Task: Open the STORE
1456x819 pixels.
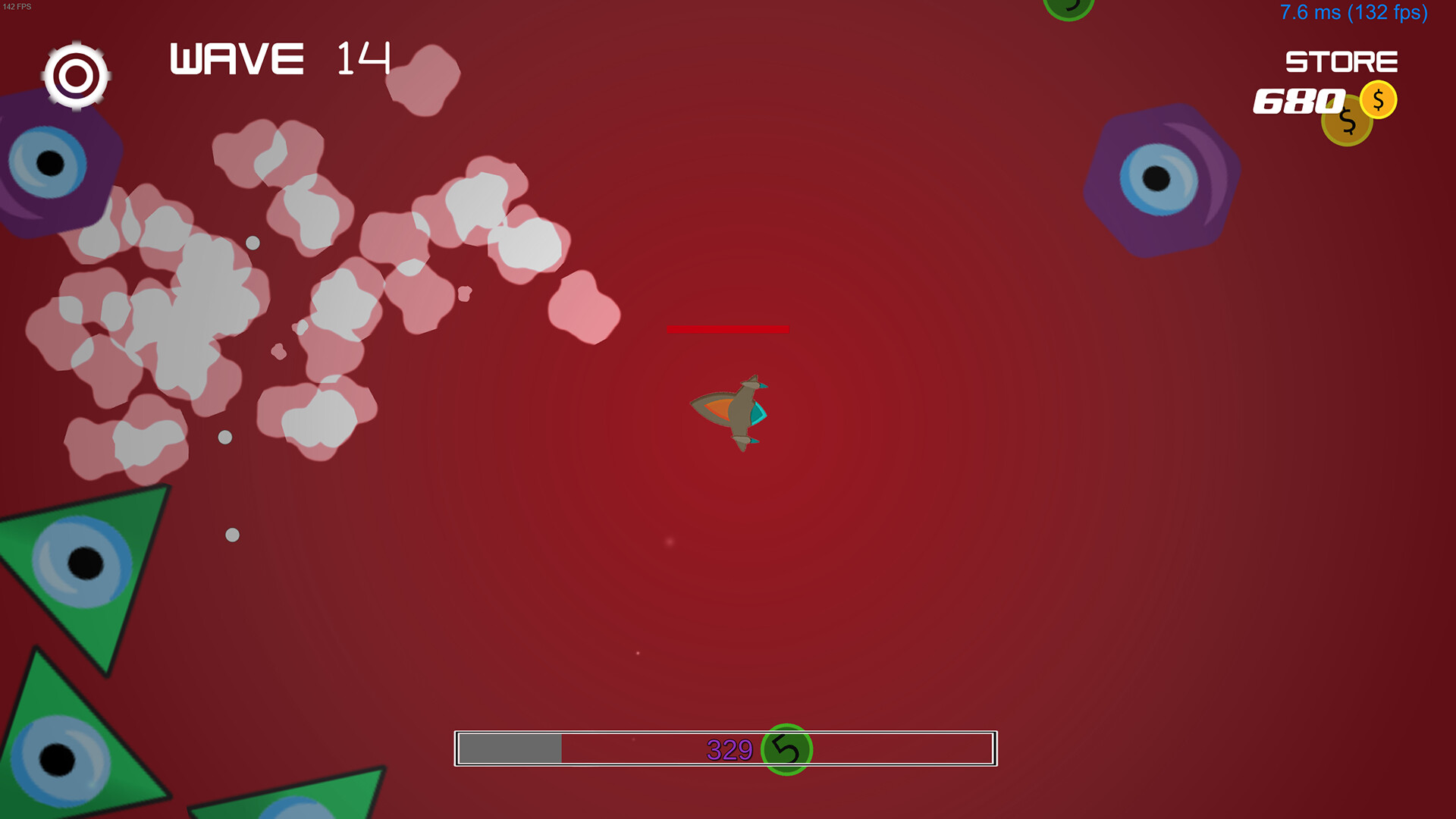Action: coord(1341,61)
